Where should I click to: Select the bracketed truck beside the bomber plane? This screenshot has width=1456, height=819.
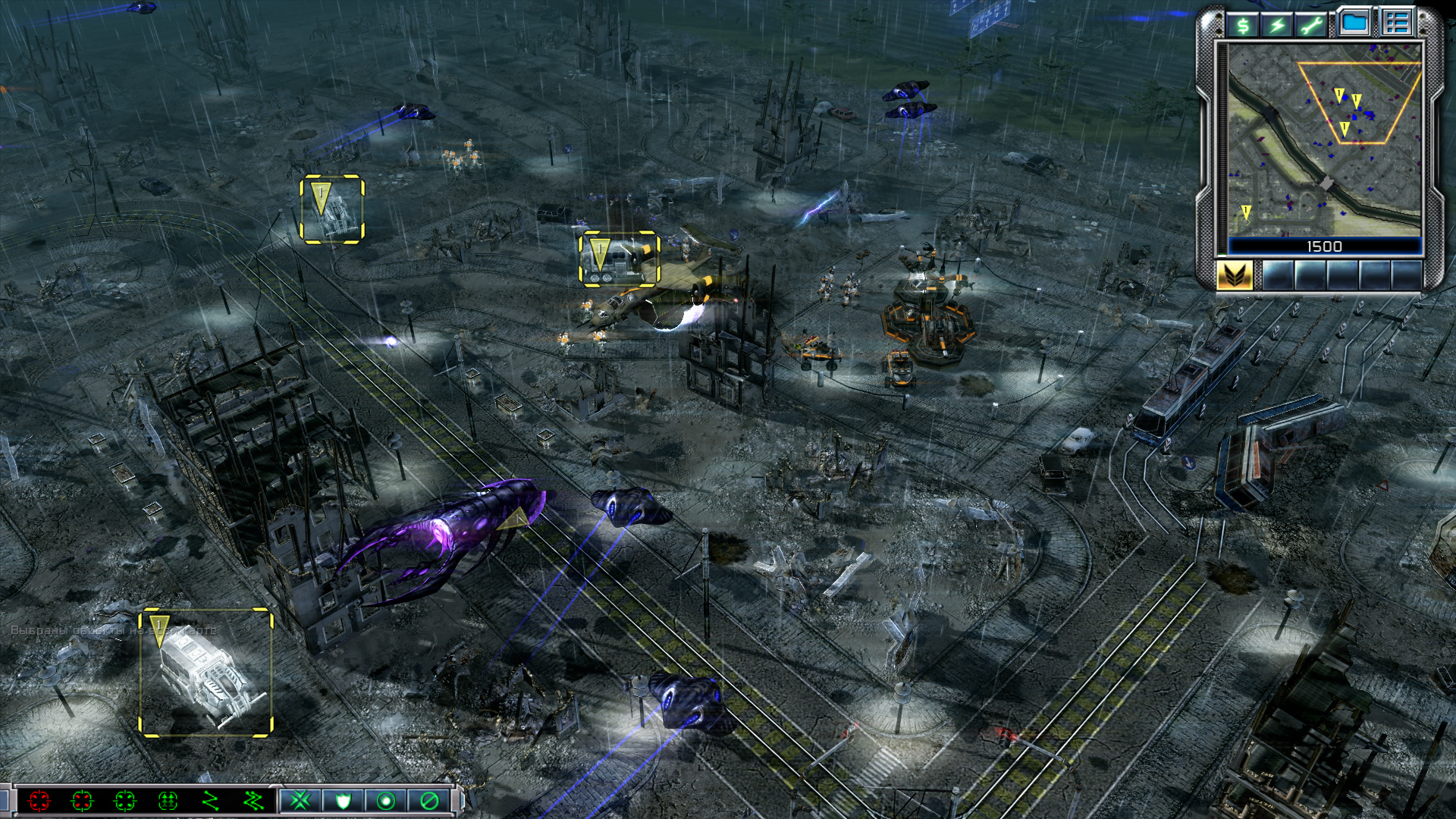620,259
